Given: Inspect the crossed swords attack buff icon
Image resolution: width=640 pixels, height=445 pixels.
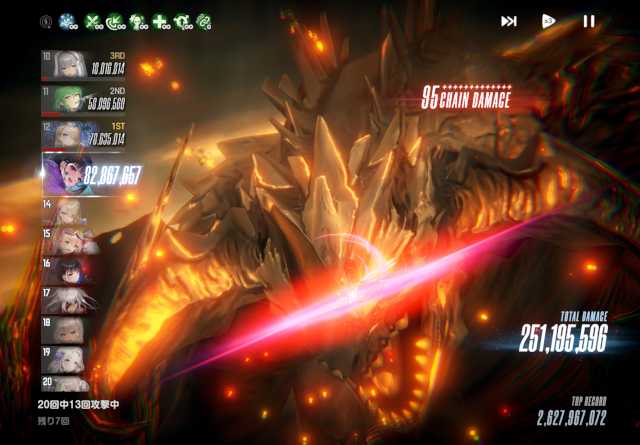Looking at the screenshot, I should click(93, 21).
